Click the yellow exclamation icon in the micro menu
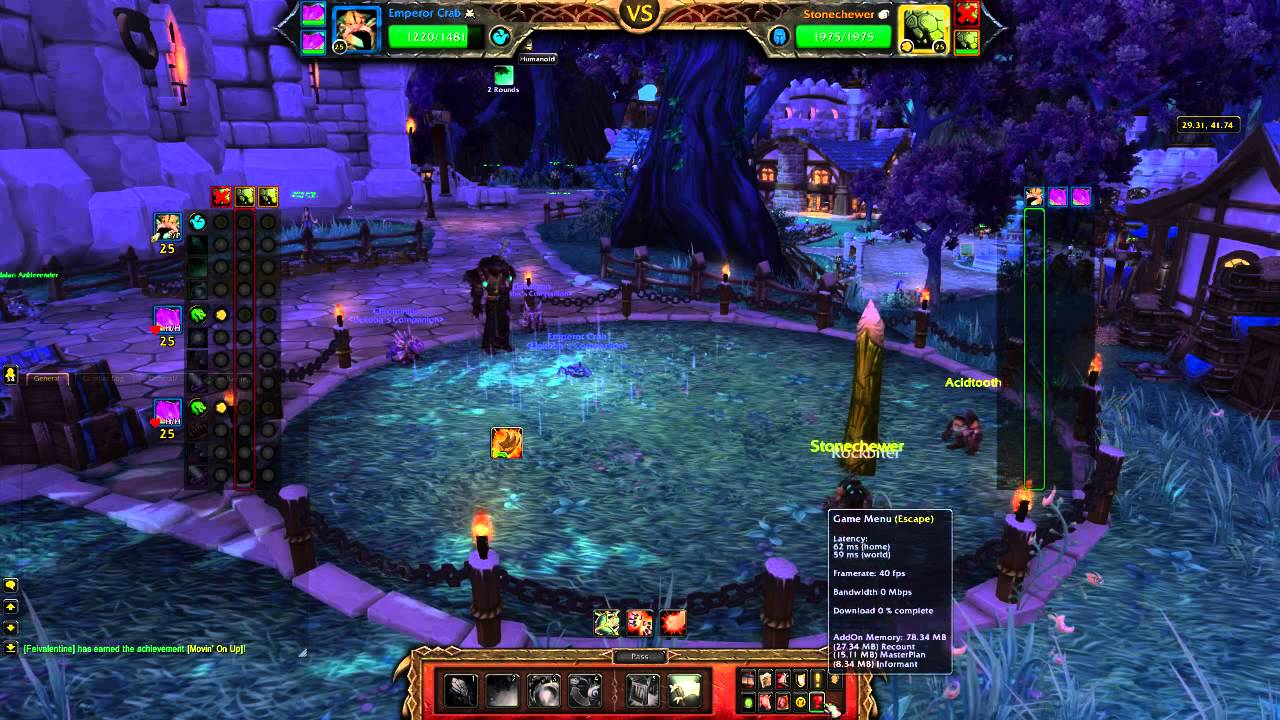 [x=817, y=678]
